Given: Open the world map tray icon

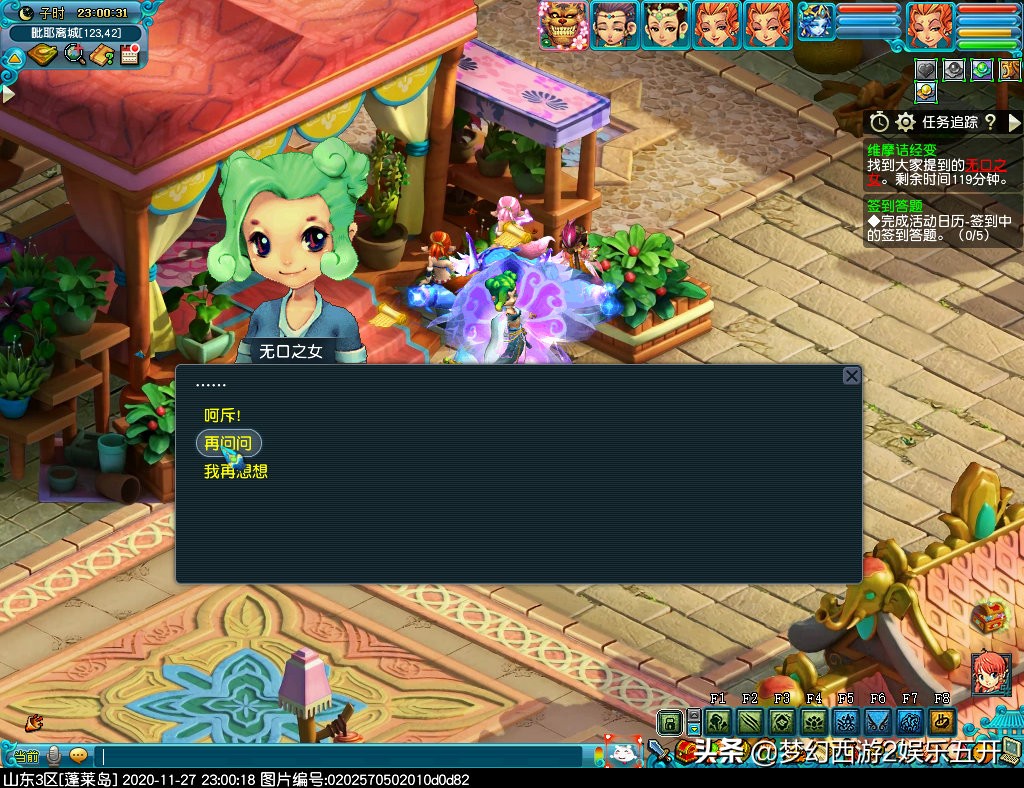Looking at the screenshot, I should tap(43, 54).
